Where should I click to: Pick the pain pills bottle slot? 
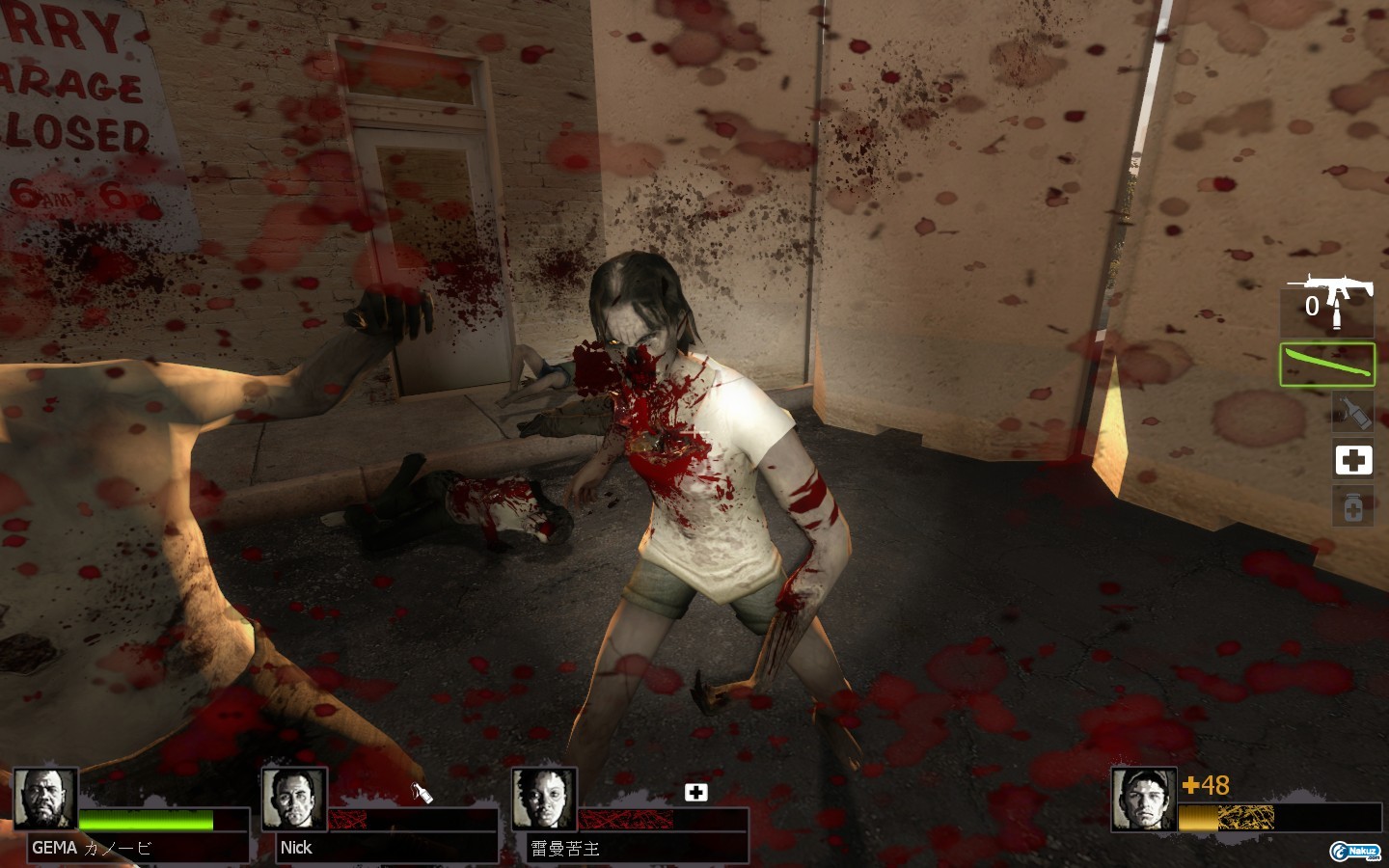tap(1353, 506)
